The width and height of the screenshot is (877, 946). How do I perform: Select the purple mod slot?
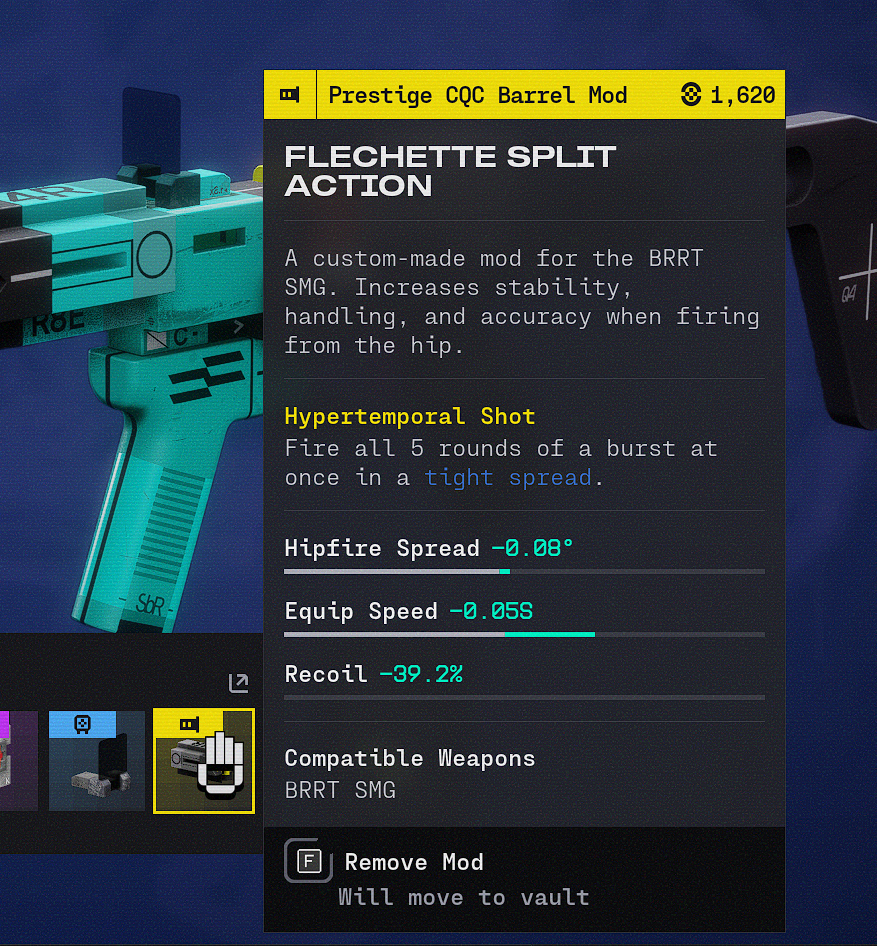pos(18,760)
